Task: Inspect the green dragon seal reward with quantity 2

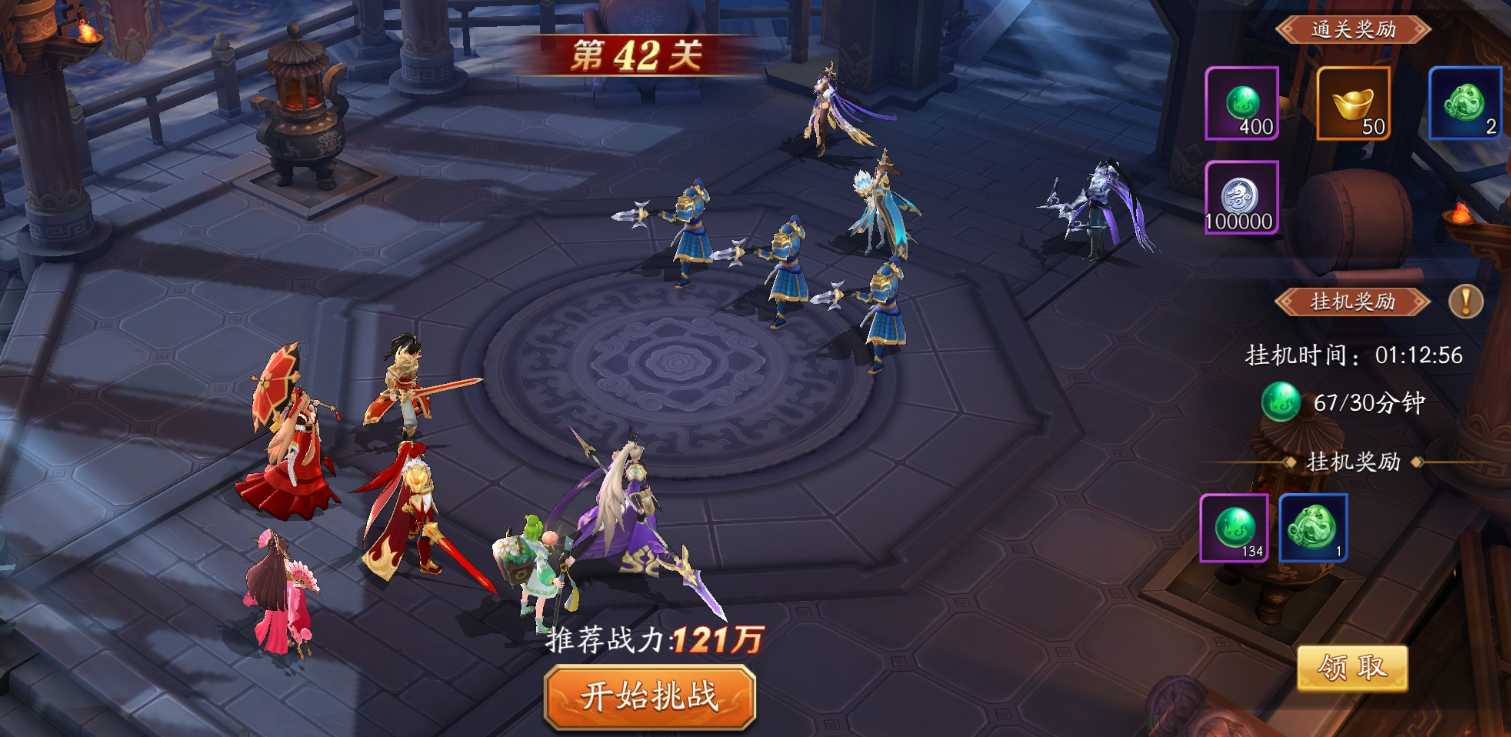Action: [x=1464, y=103]
